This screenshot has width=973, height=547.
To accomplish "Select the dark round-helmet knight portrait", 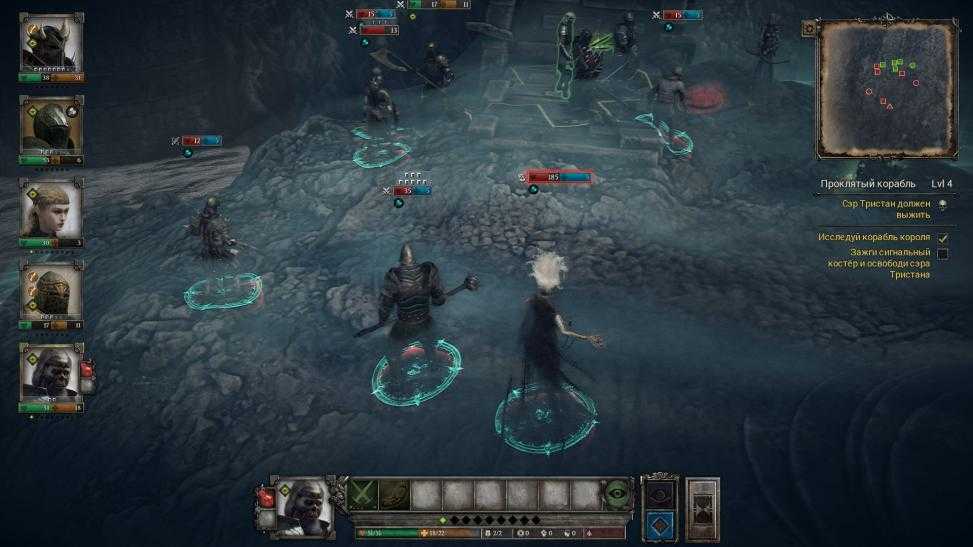I will [51, 126].
